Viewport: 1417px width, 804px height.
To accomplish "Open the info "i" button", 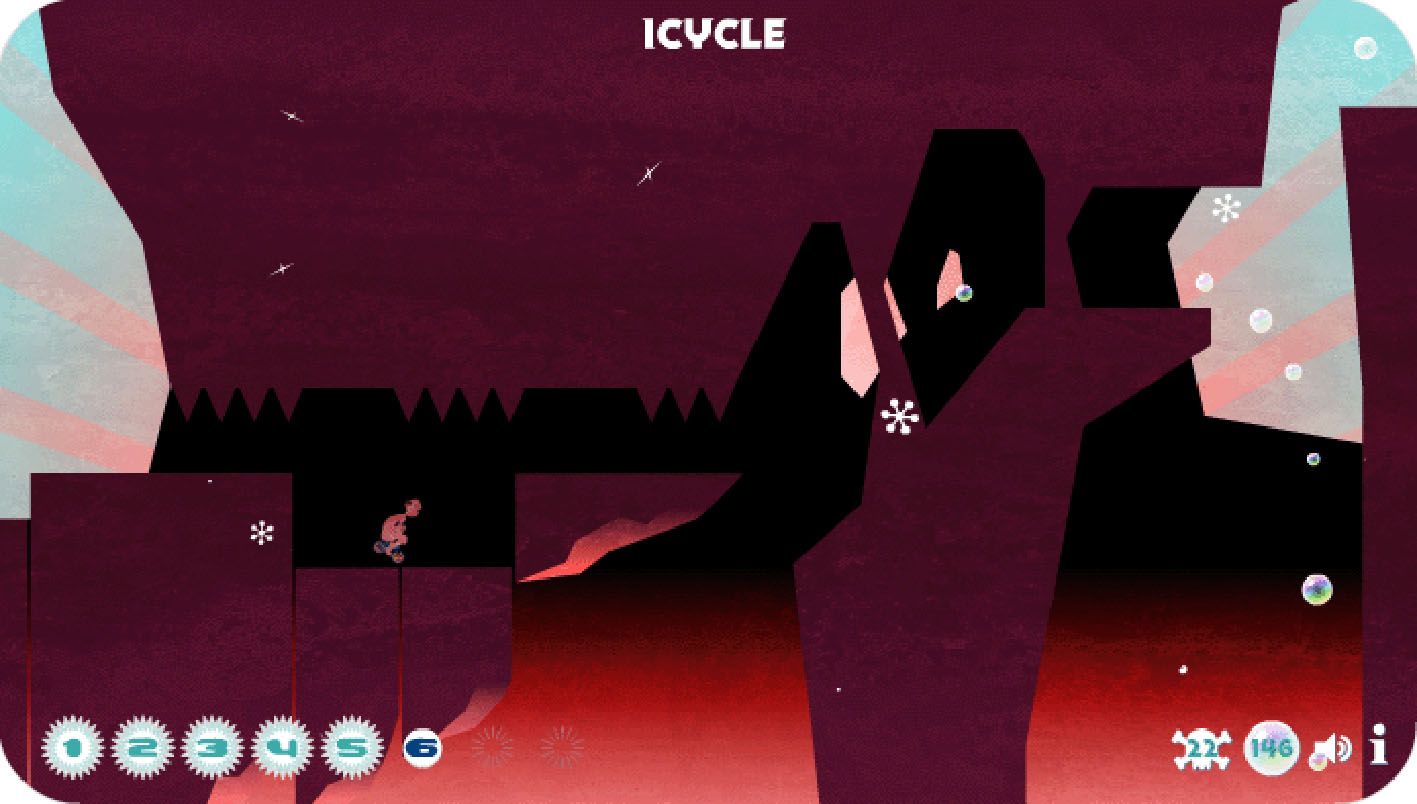I will point(1379,746).
